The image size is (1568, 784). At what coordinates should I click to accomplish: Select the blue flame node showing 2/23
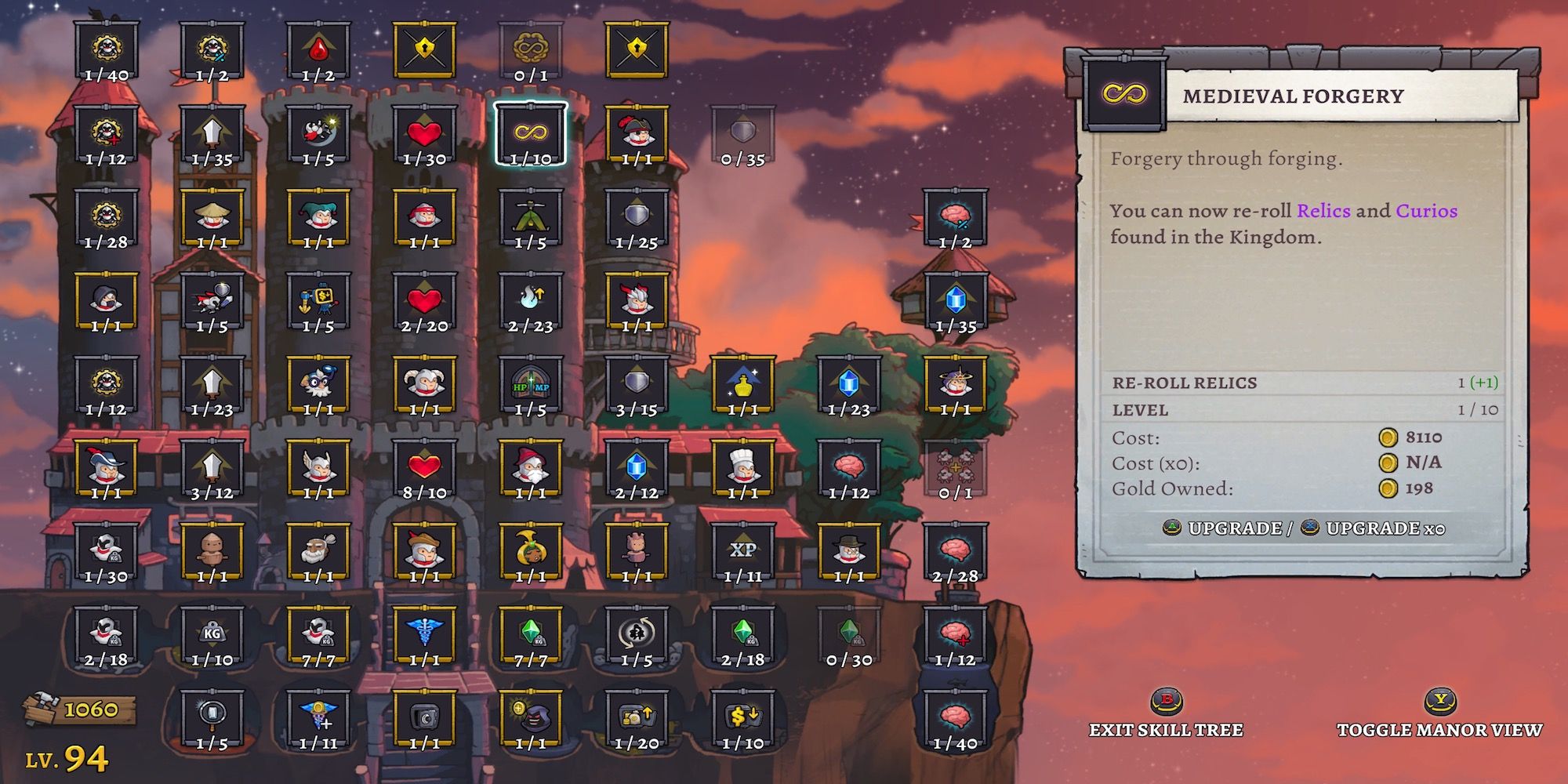tap(530, 300)
